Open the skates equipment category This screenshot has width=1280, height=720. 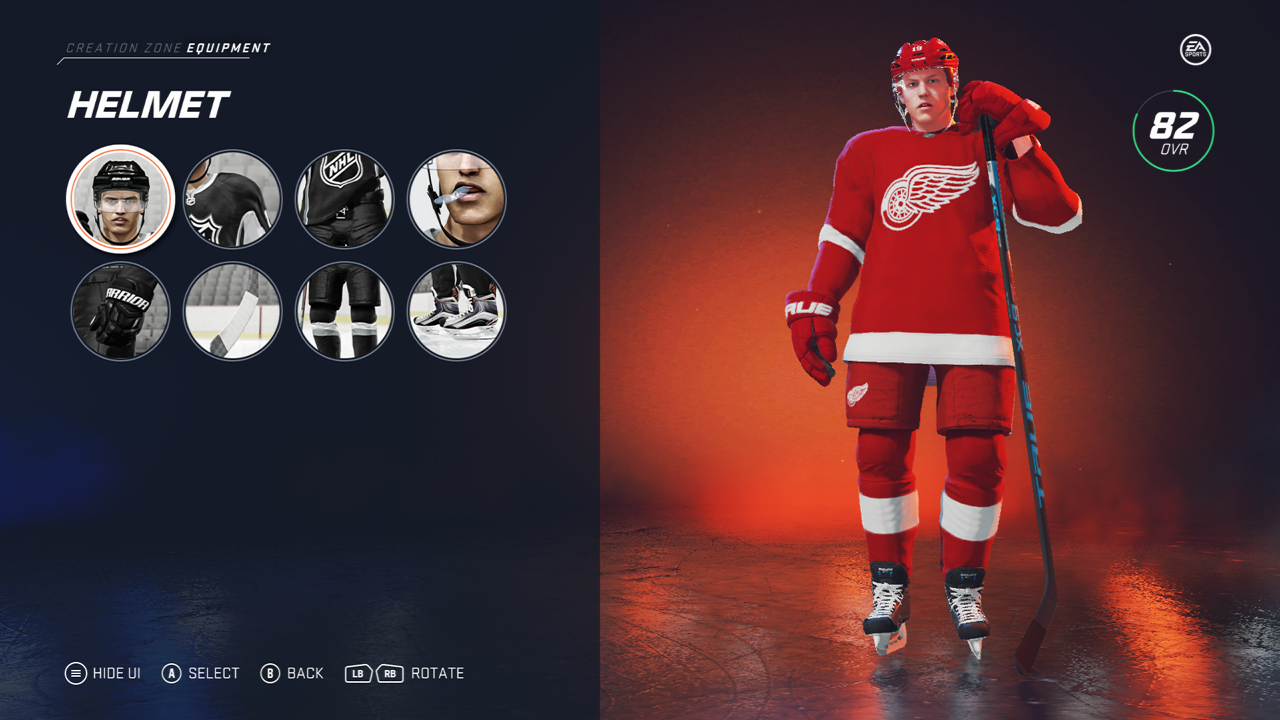click(457, 311)
